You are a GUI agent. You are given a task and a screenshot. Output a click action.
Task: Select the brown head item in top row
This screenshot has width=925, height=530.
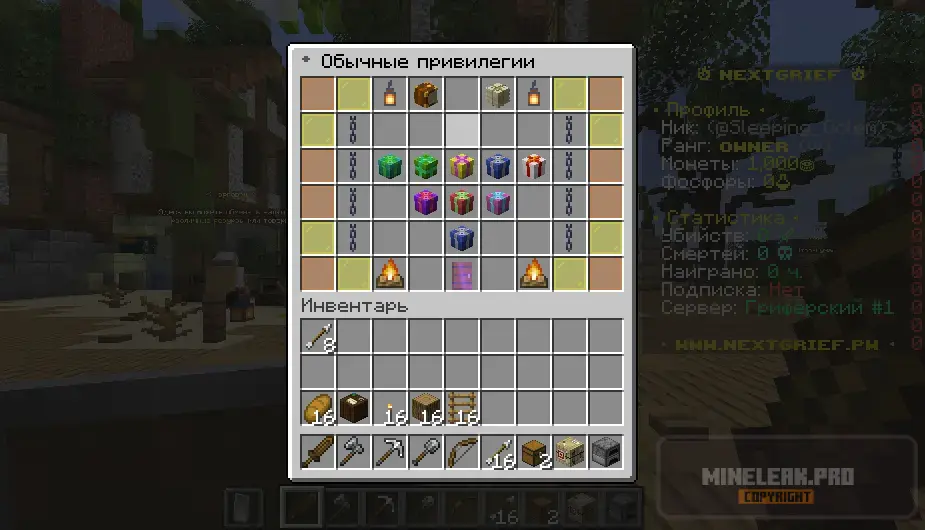pyautogui.click(x=426, y=94)
